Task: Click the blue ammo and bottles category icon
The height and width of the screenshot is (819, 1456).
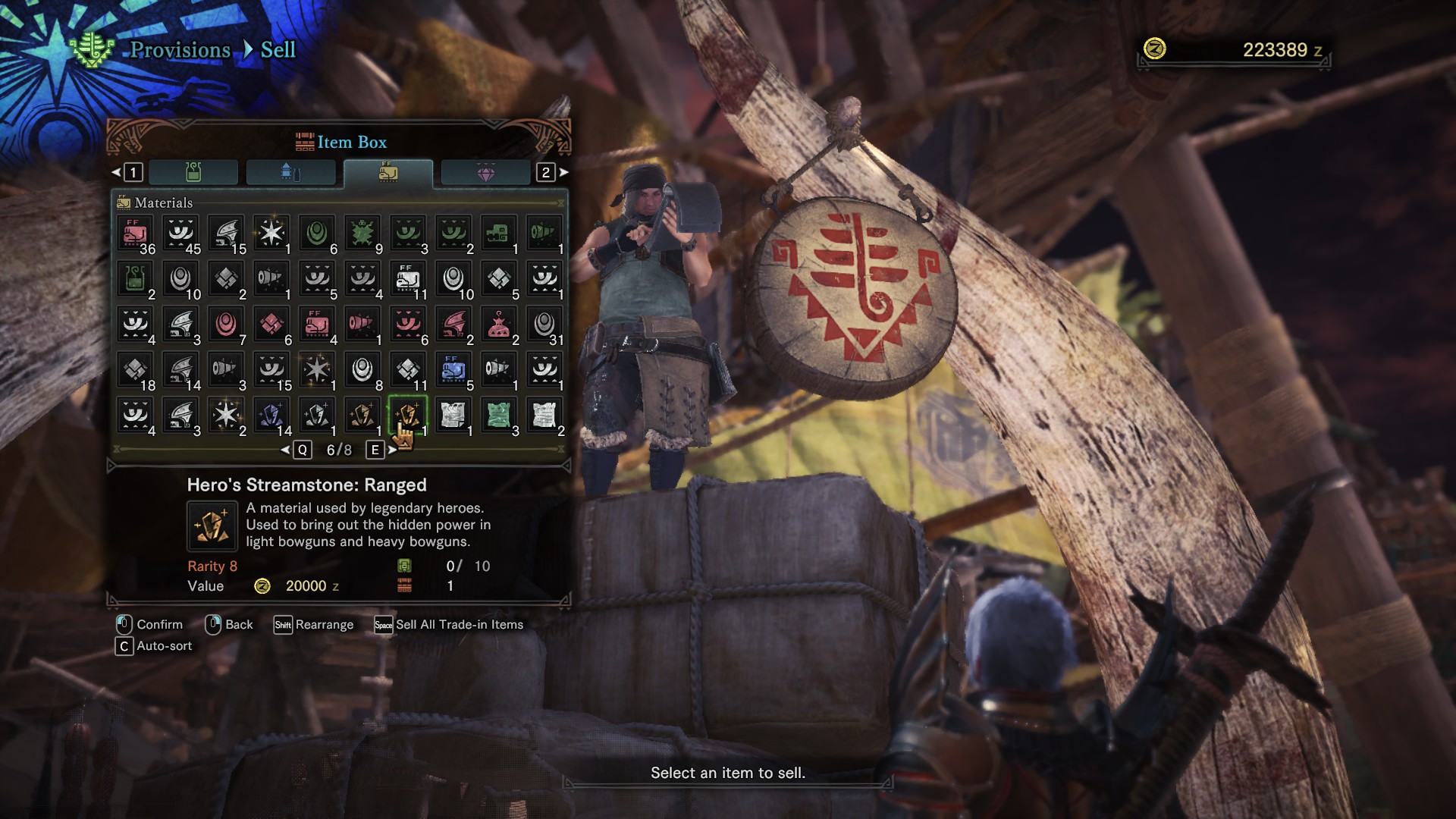Action: (x=290, y=172)
